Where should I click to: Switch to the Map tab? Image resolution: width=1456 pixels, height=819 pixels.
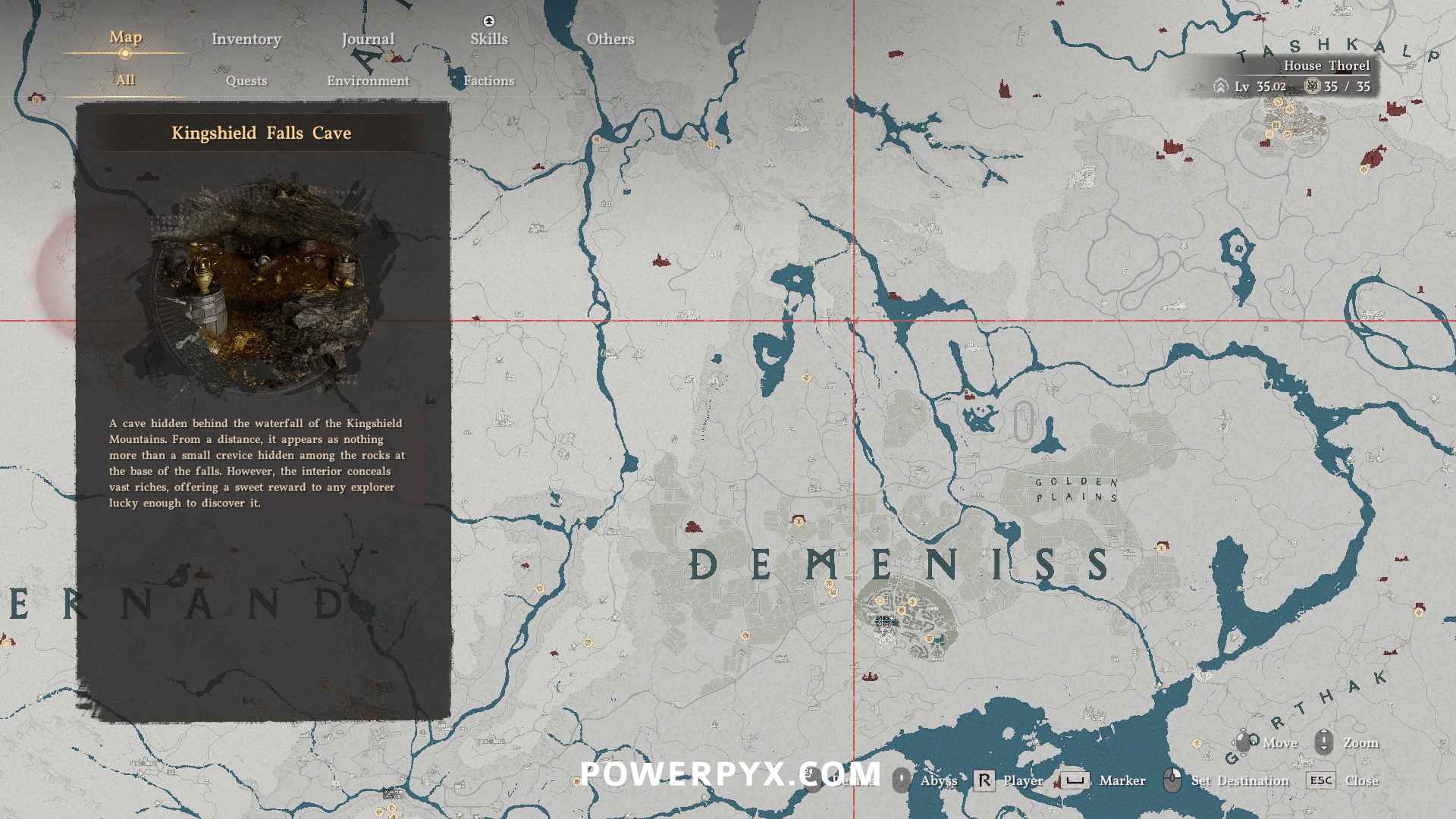tap(125, 37)
